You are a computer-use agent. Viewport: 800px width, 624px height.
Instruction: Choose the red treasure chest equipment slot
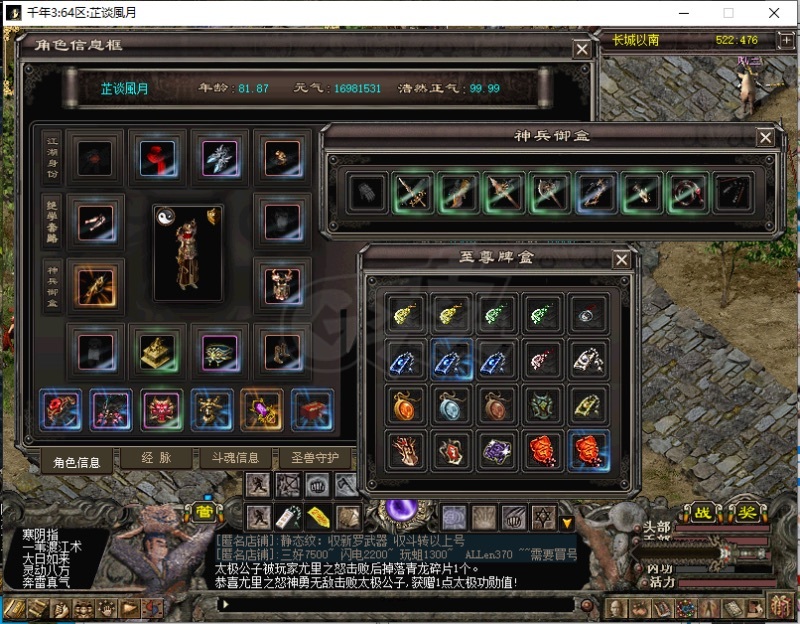(311, 409)
